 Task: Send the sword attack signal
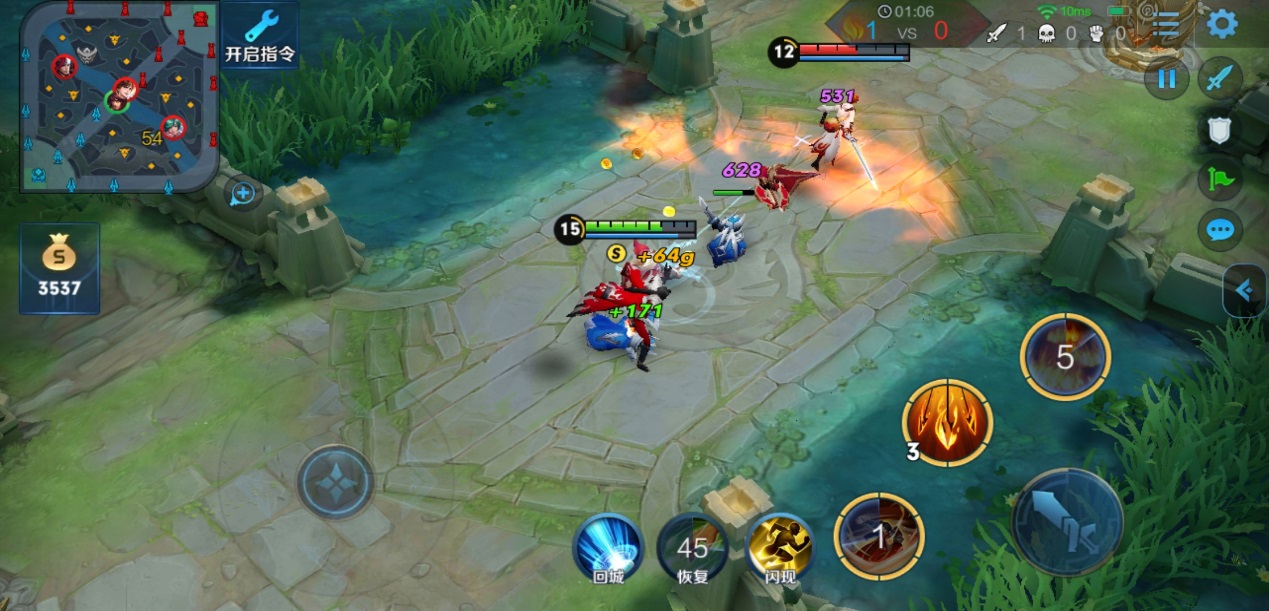1219,79
